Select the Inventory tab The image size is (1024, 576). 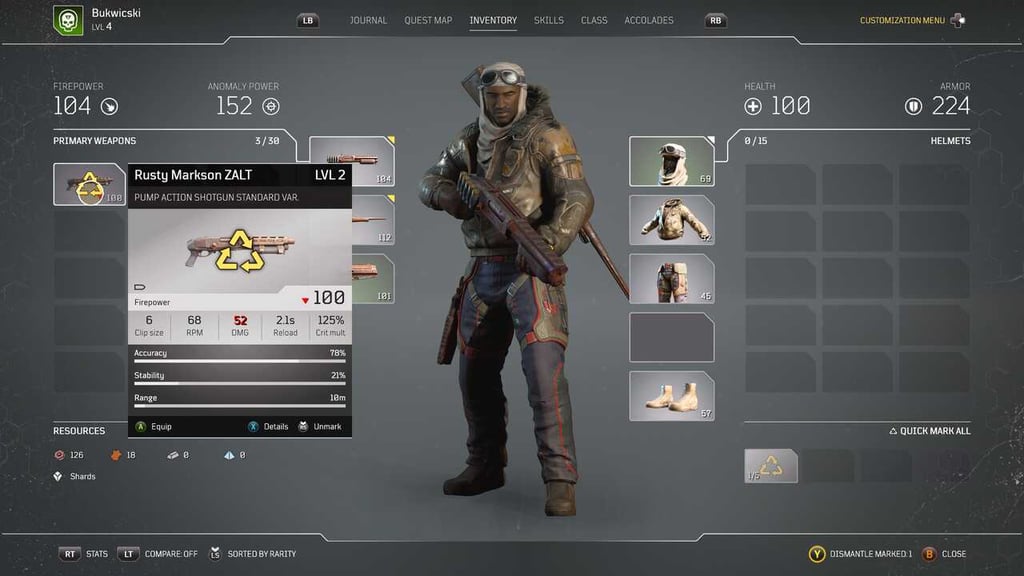[x=493, y=20]
